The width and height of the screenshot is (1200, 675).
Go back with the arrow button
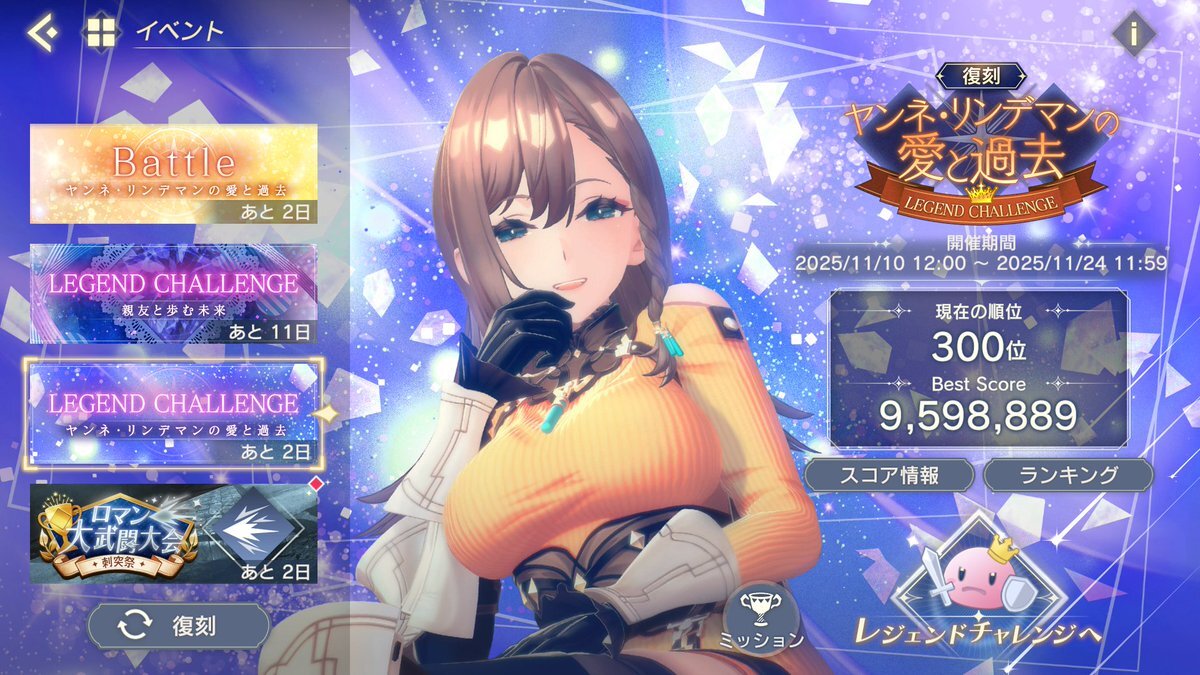[x=42, y=32]
